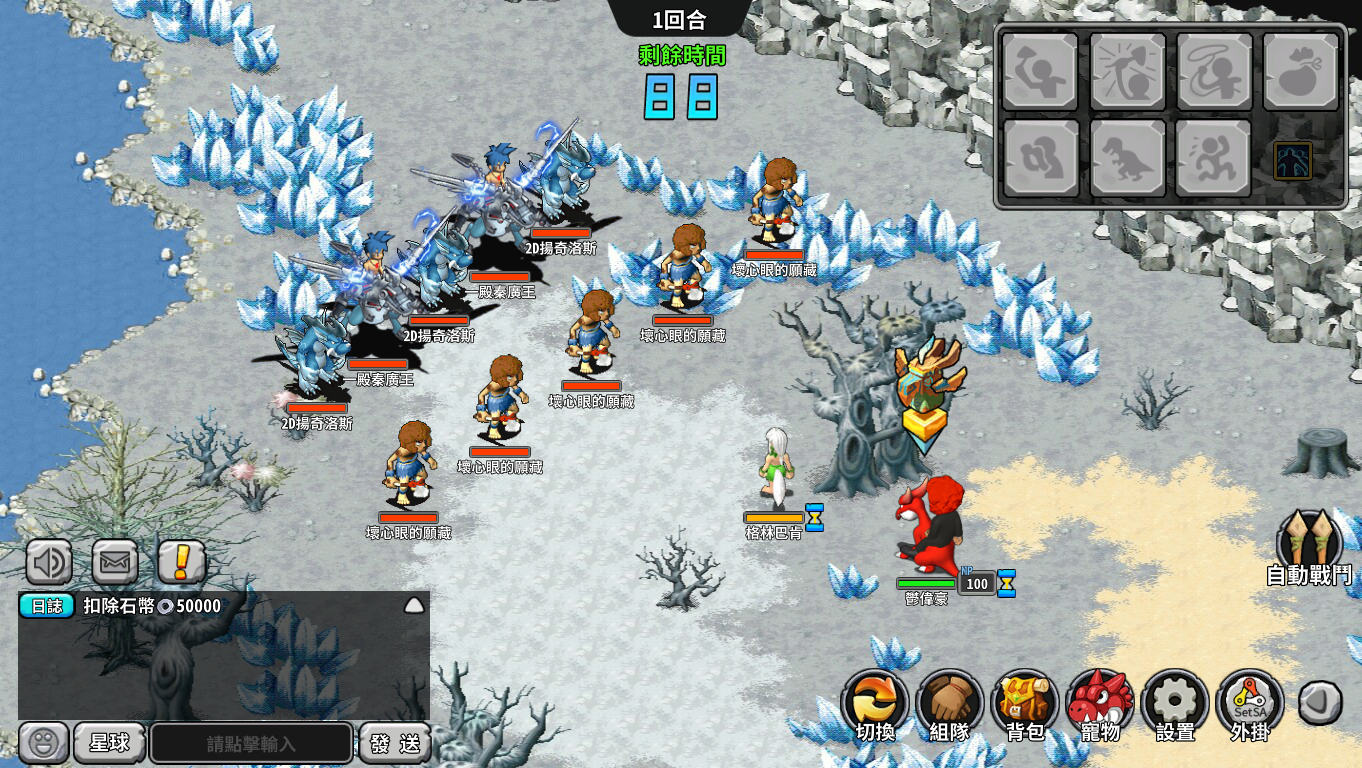Send the chat message with 發送
Screen dimensions: 1362x768
(395, 743)
